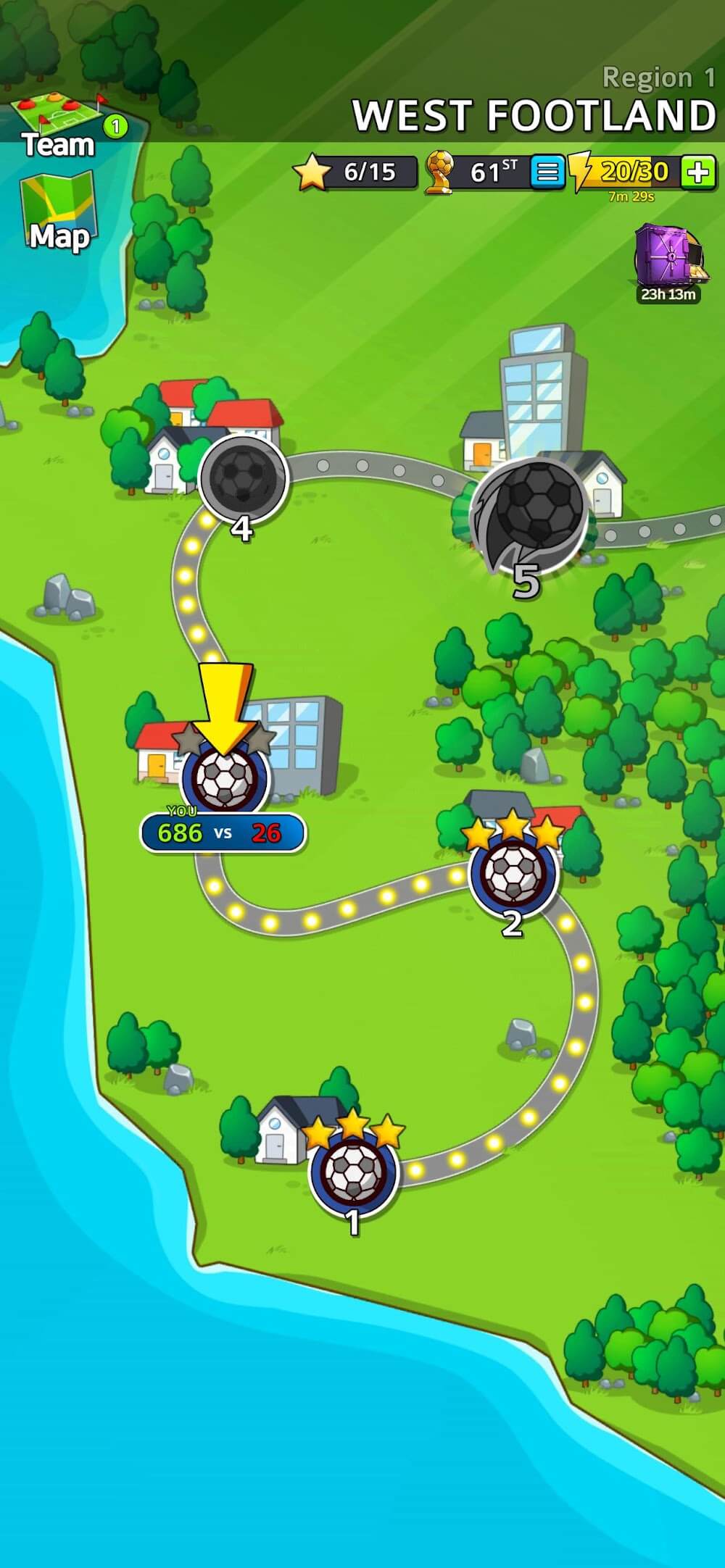This screenshot has width=725, height=1568.
Task: Tap the blue leaderboard list icon
Action: (548, 172)
